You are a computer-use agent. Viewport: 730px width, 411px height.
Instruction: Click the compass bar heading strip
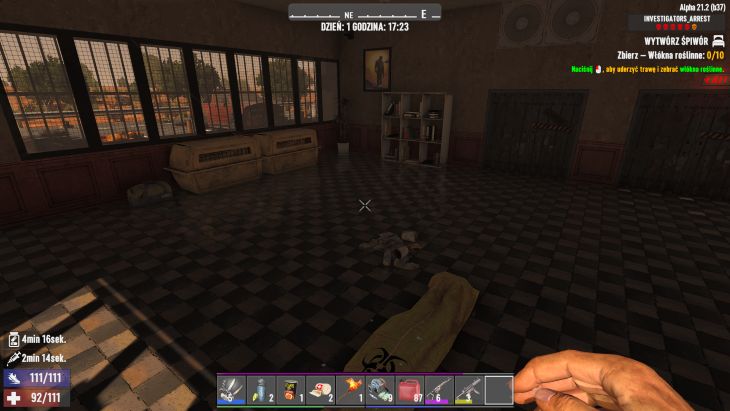(x=364, y=14)
